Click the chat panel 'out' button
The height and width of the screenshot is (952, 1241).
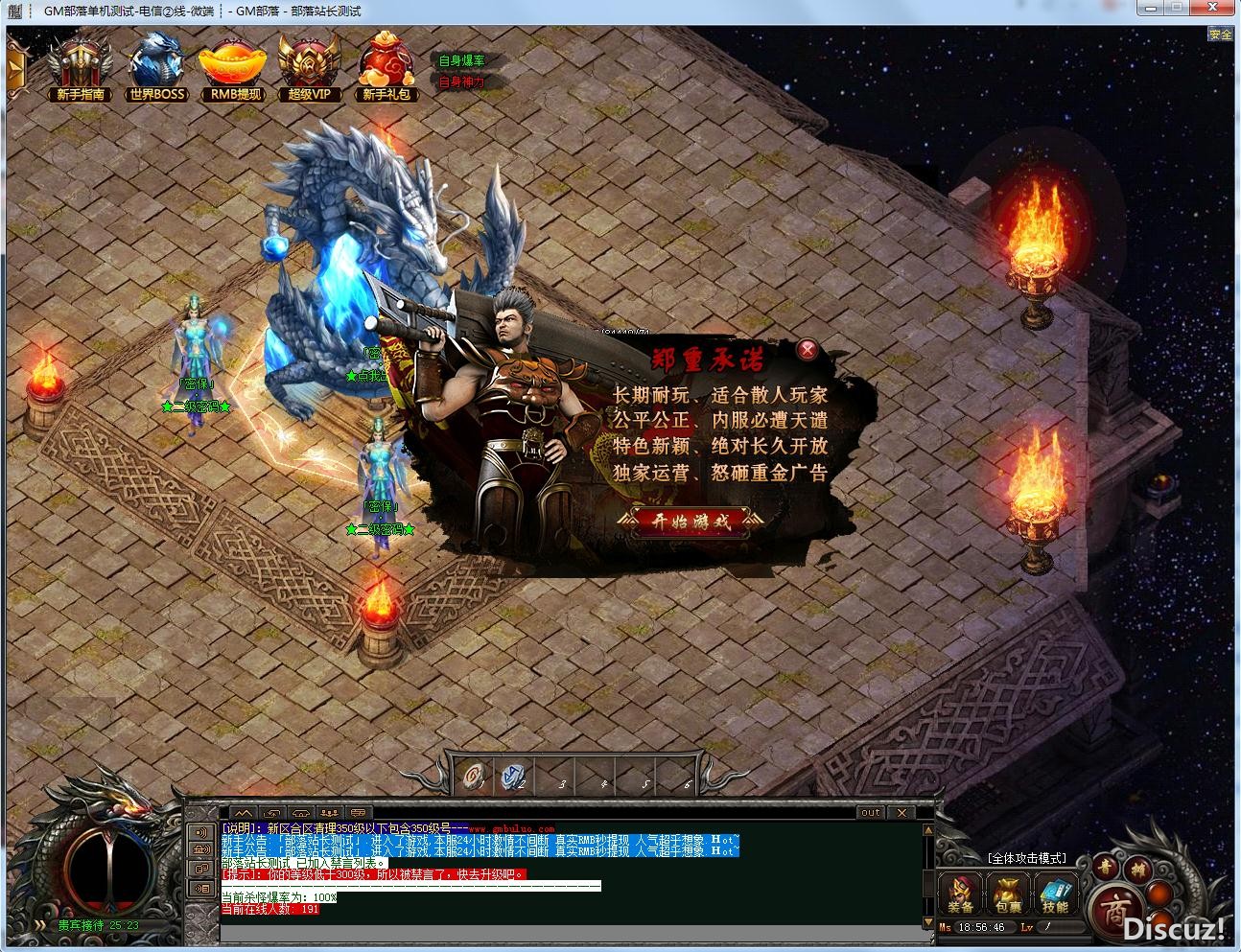point(870,812)
